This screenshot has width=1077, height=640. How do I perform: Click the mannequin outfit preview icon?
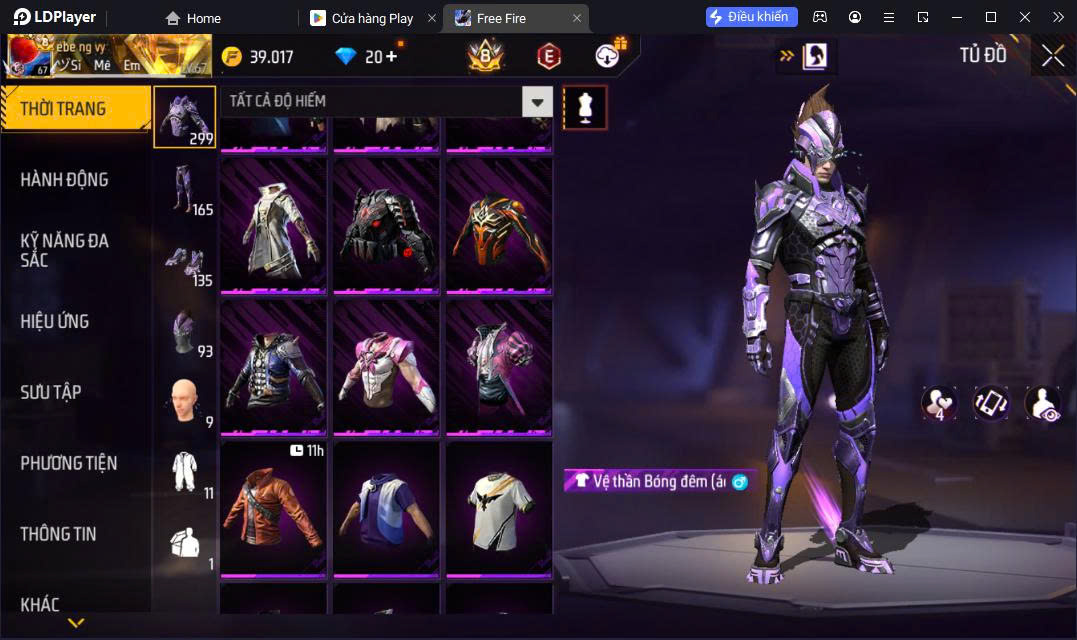pos(585,107)
